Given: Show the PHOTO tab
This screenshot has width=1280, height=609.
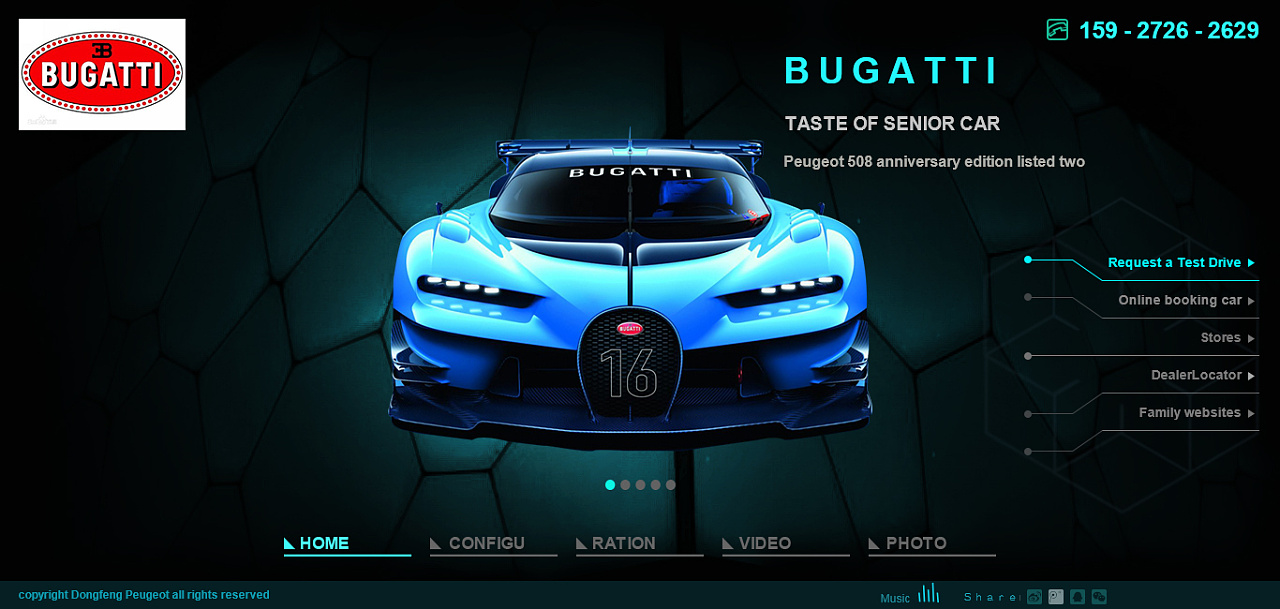Looking at the screenshot, I should click(916, 543).
